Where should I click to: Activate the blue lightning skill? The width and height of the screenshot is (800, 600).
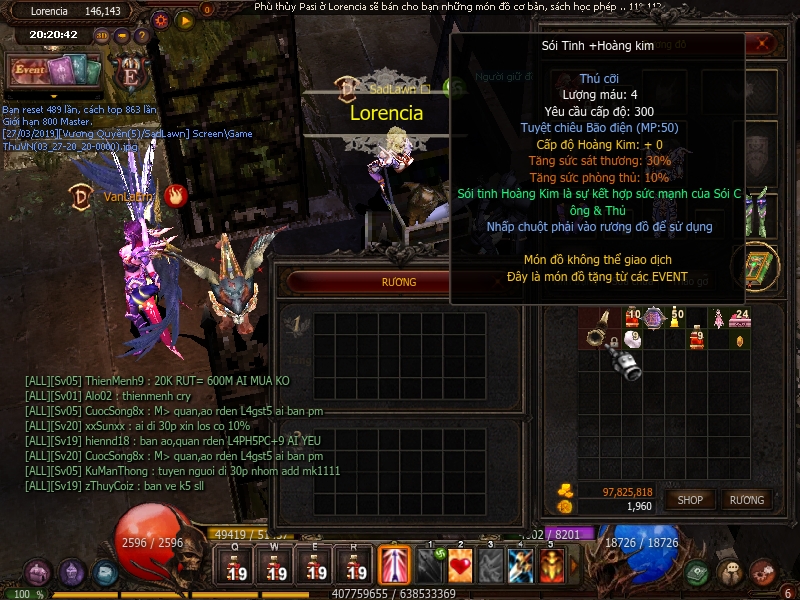click(521, 565)
